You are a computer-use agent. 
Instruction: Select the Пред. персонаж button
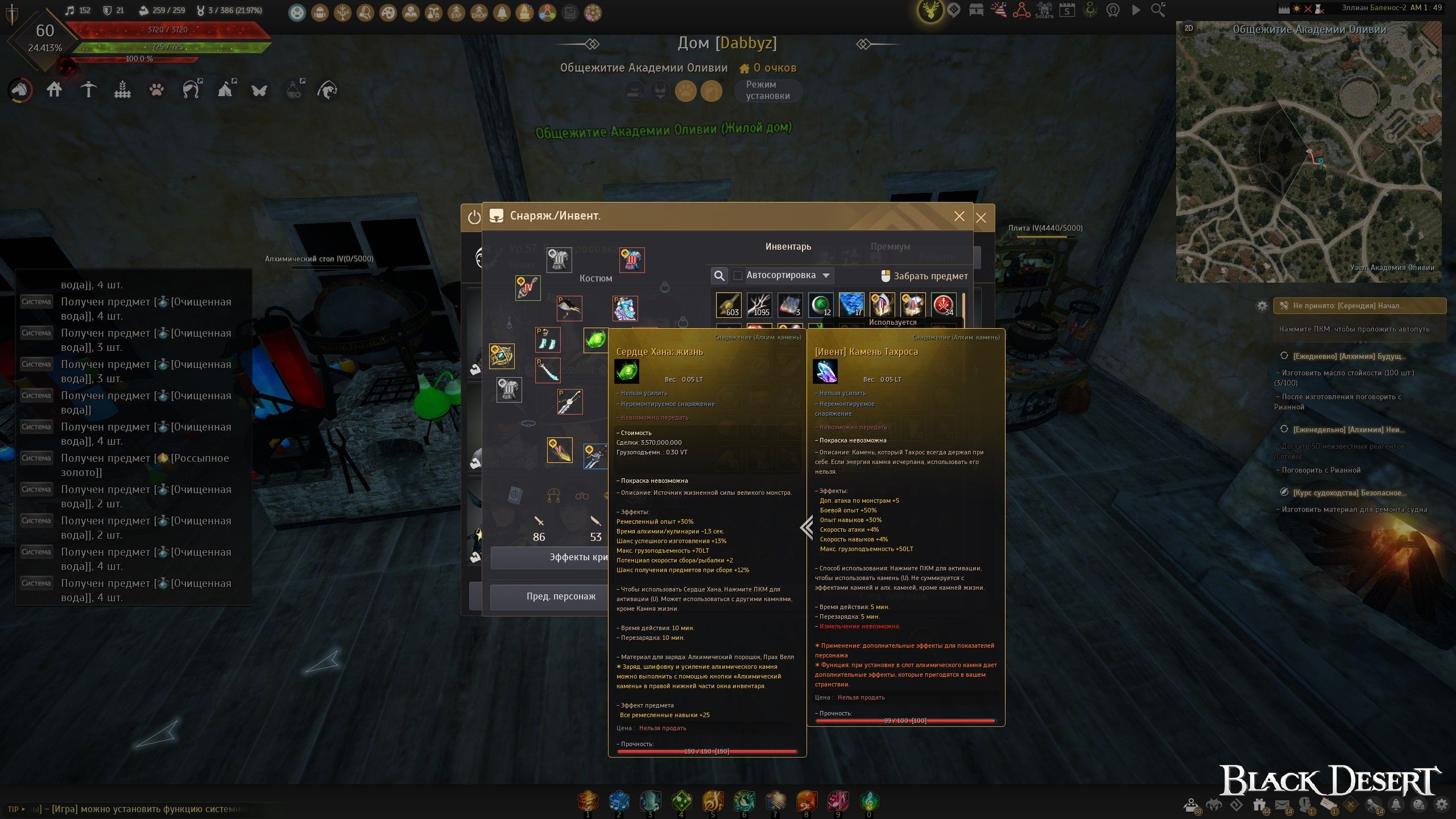coord(560,596)
